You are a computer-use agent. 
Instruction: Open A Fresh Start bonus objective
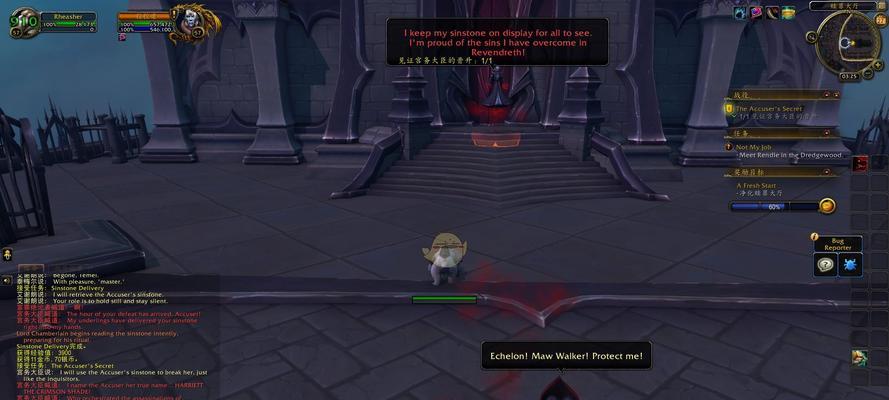760,185
